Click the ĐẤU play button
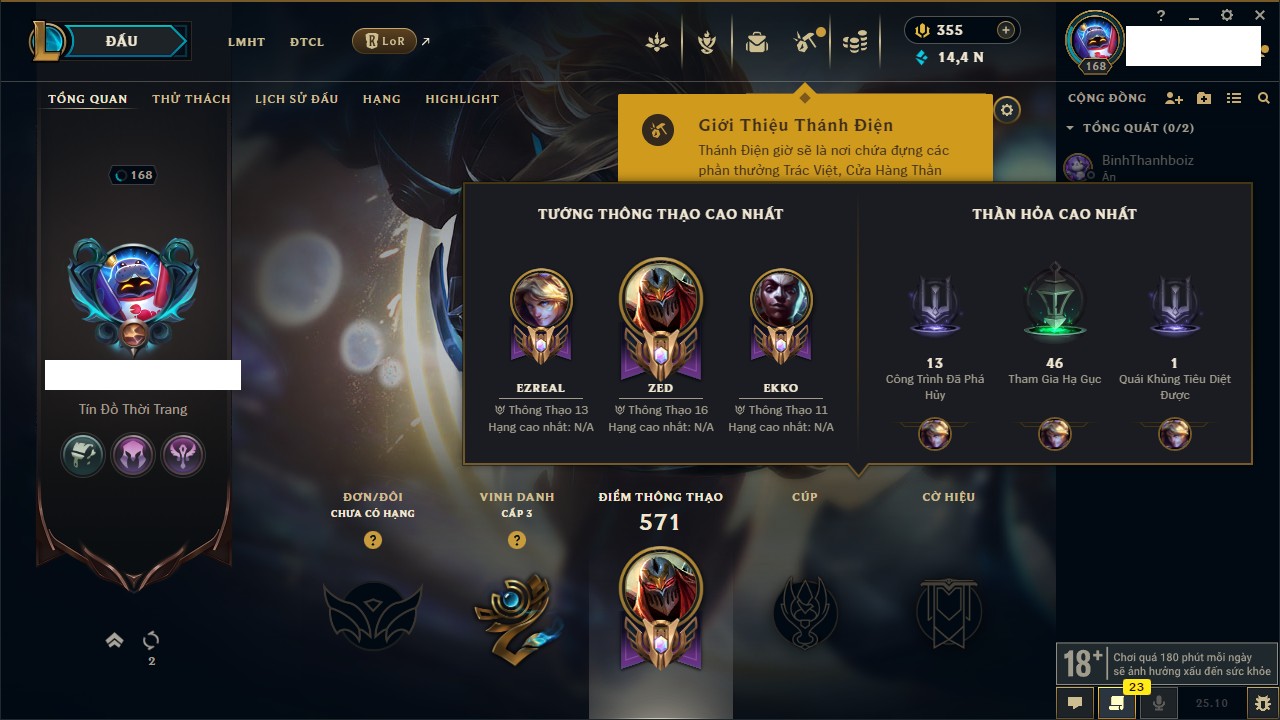The image size is (1280, 720). point(122,41)
